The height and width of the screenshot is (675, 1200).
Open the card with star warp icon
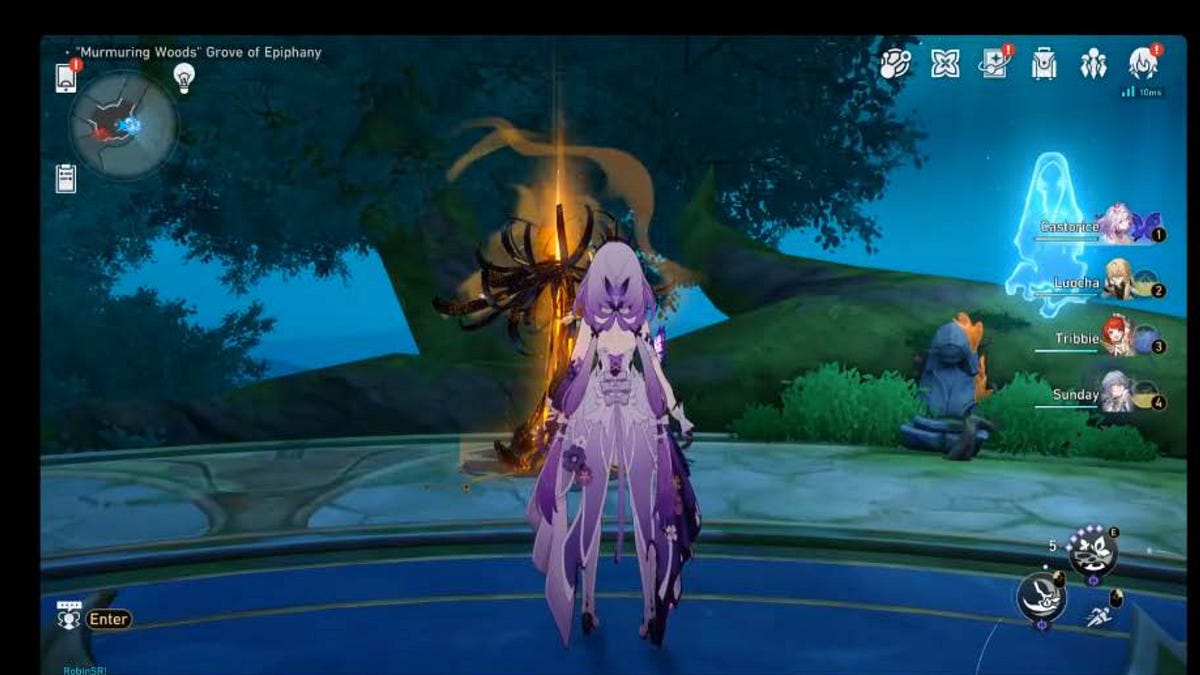pos(995,64)
